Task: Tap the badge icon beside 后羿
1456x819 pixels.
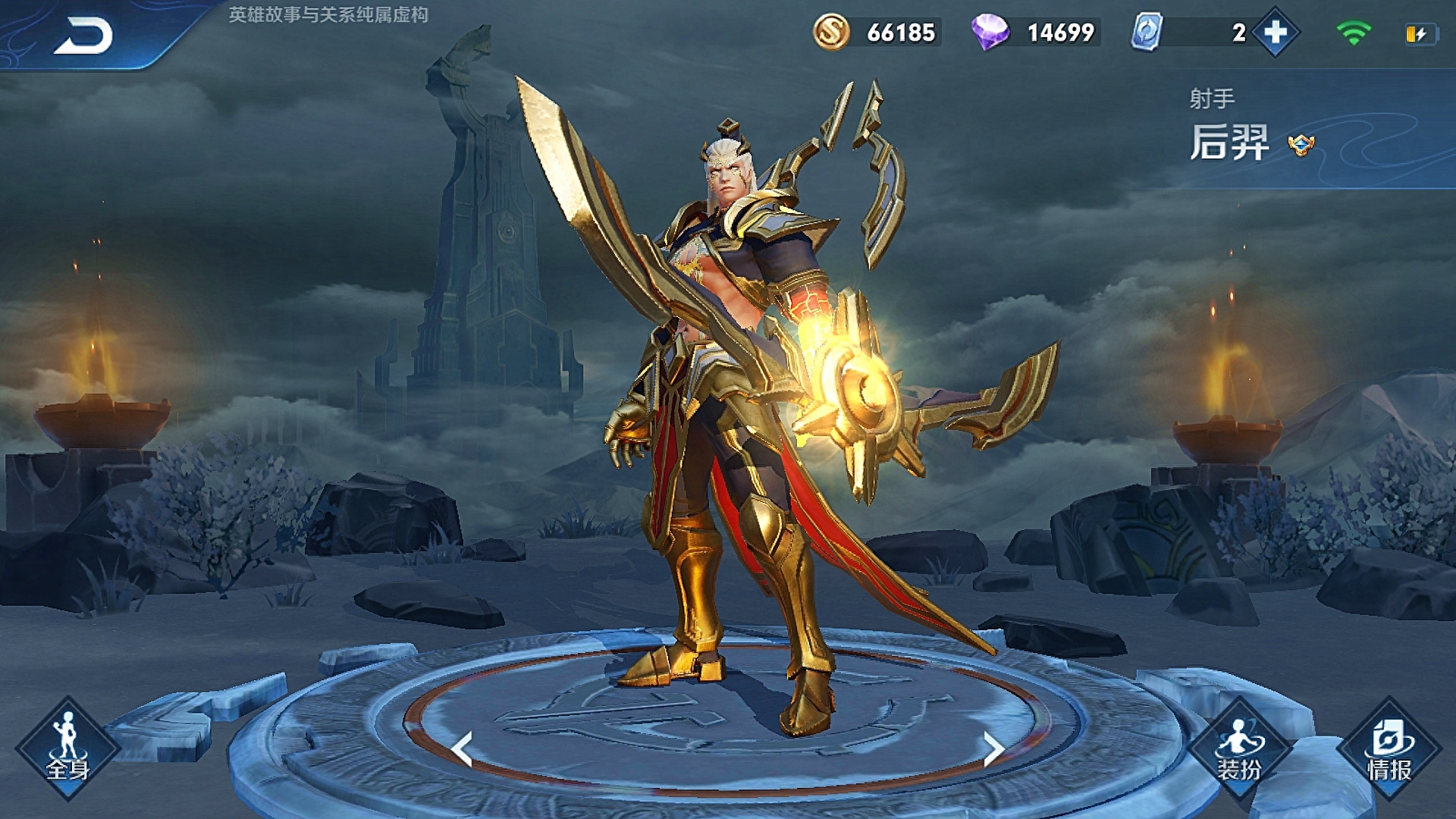Action: tap(1301, 144)
